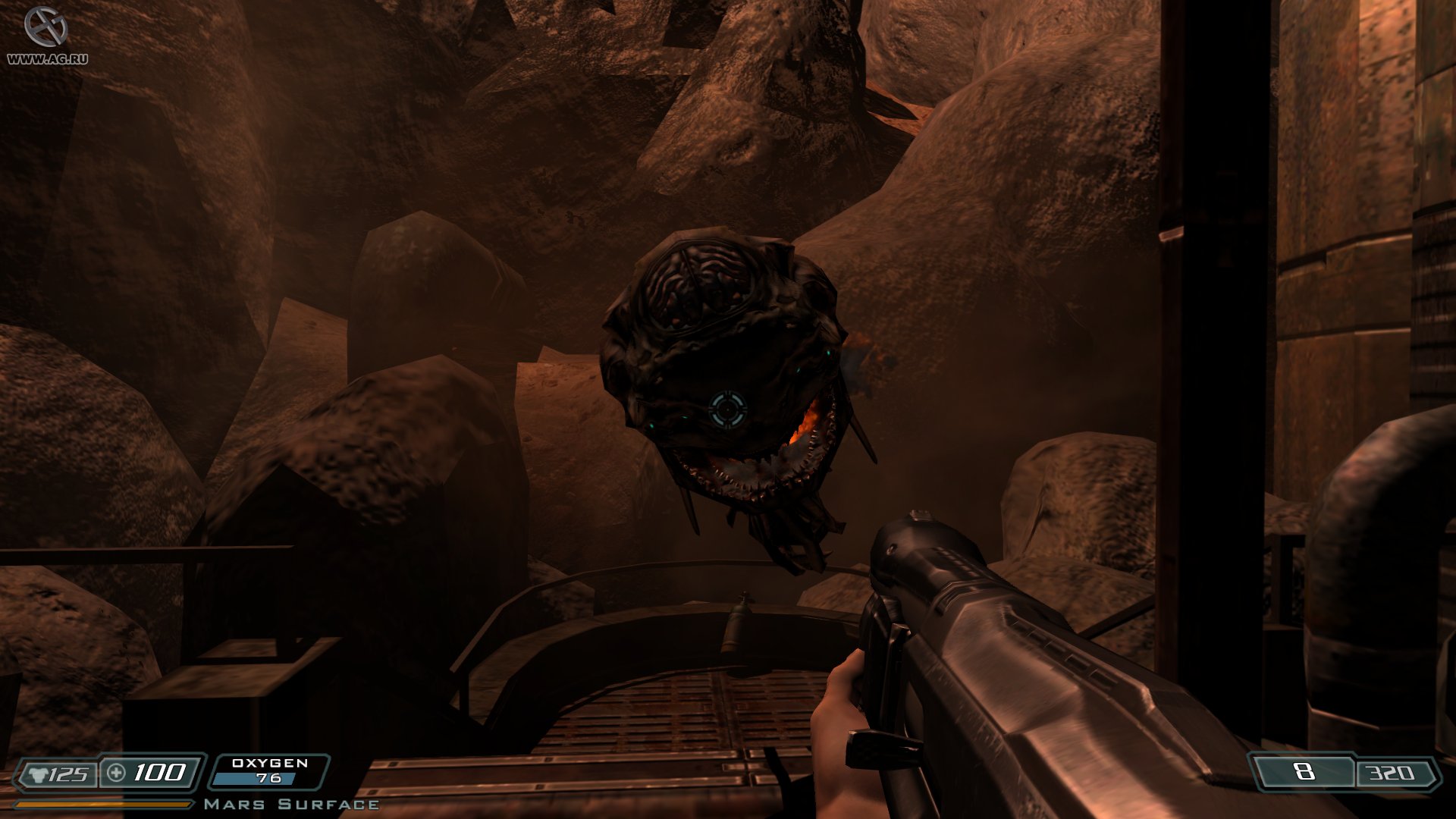Select the health cross icon
This screenshot has height=819, width=1456.
click(x=115, y=773)
